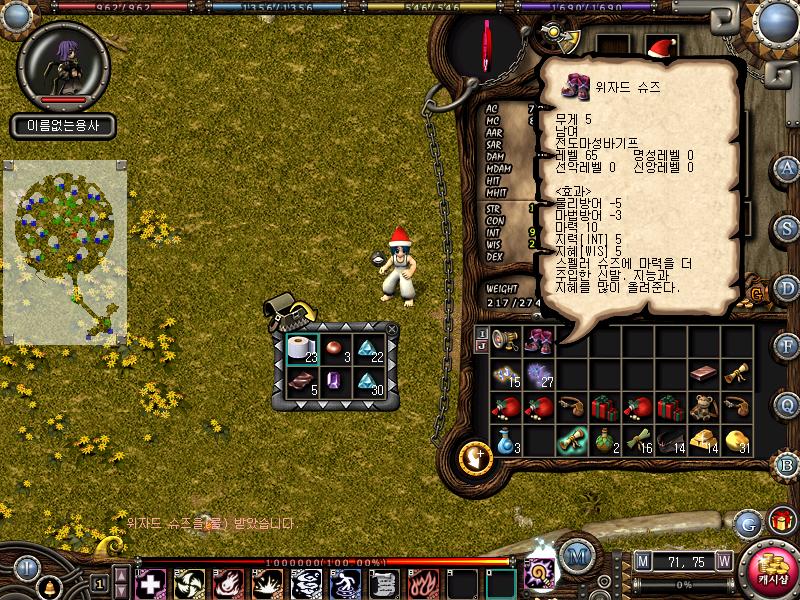Click the round A side button
The height and width of the screenshot is (600, 800).
(x=788, y=168)
